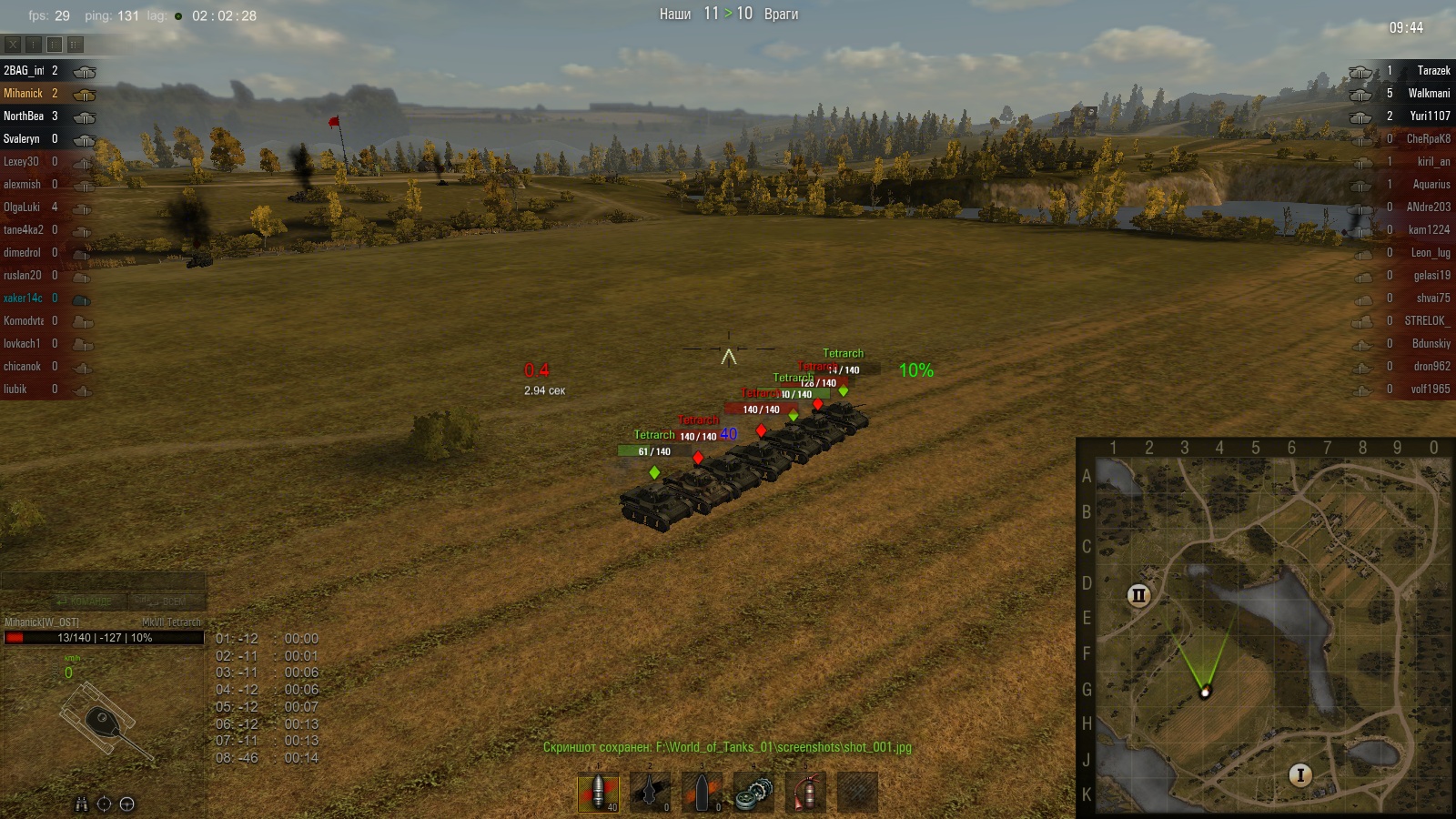Click the base I marker on minimap

tap(1300, 775)
